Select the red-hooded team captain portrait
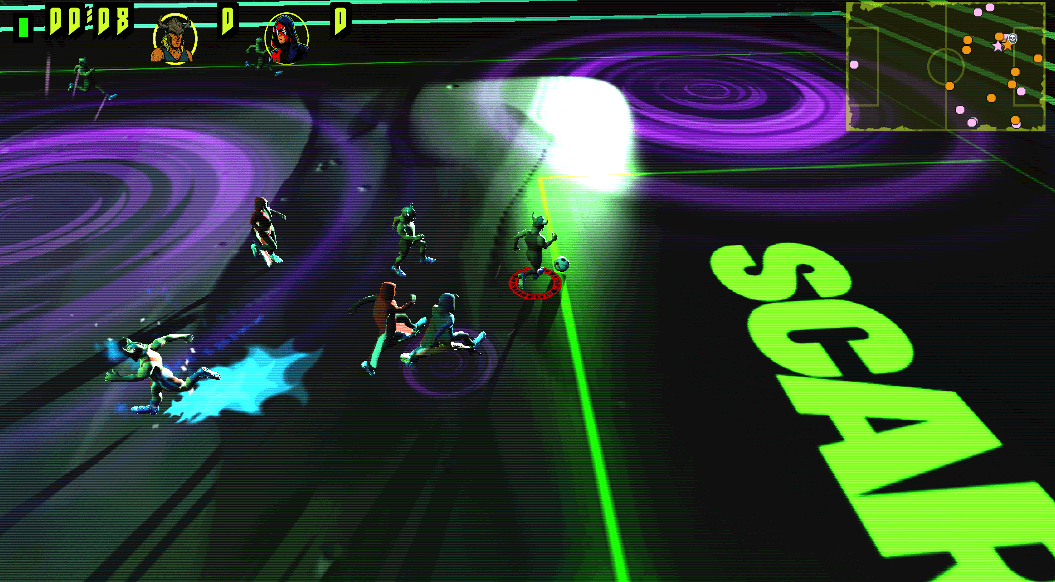The width and height of the screenshot is (1055, 582). click(286, 40)
